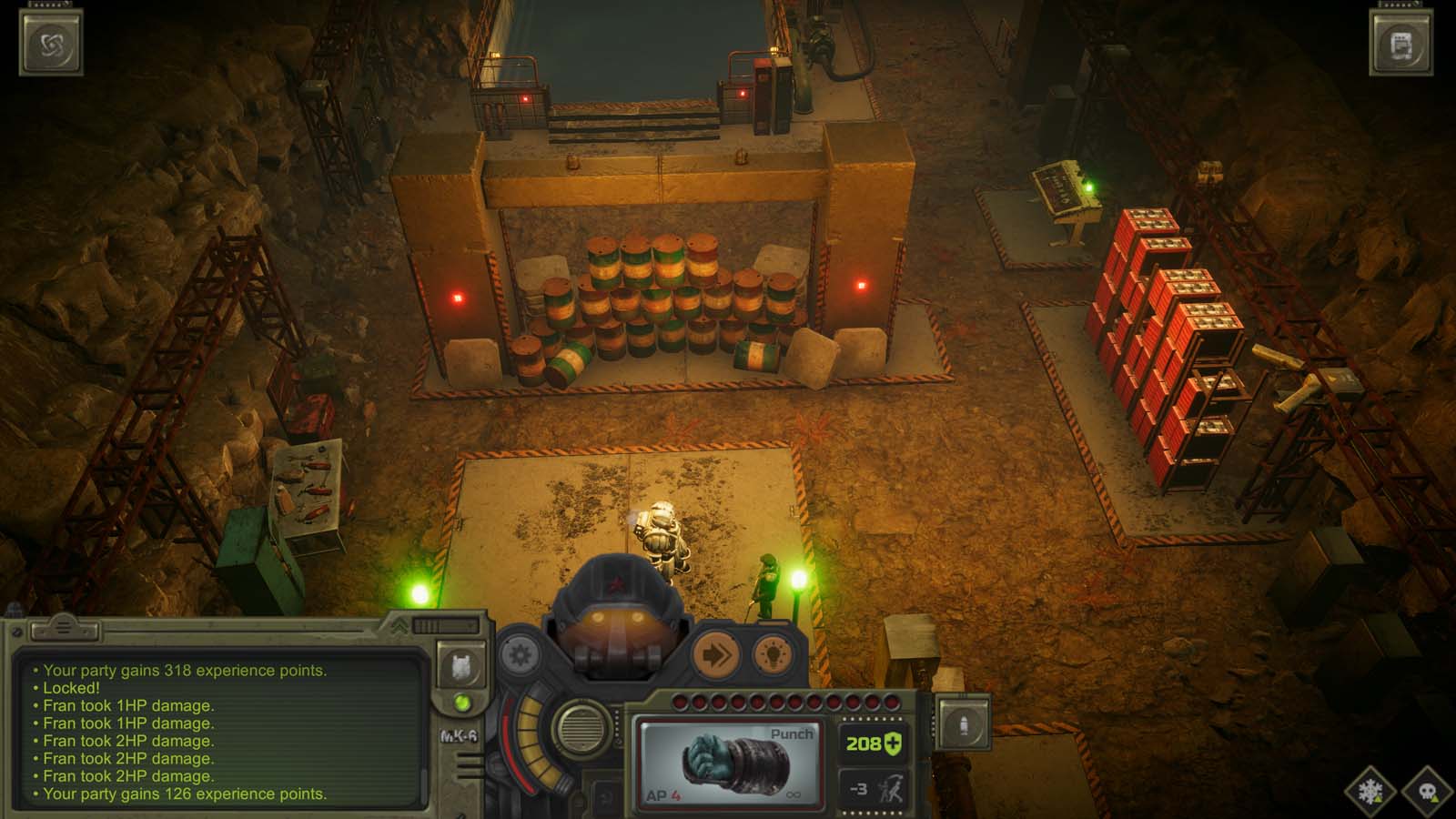Viewport: 1456px width, 819px height.
Task: Toggle the green indicator light under the armor slot
Action: tap(460, 700)
